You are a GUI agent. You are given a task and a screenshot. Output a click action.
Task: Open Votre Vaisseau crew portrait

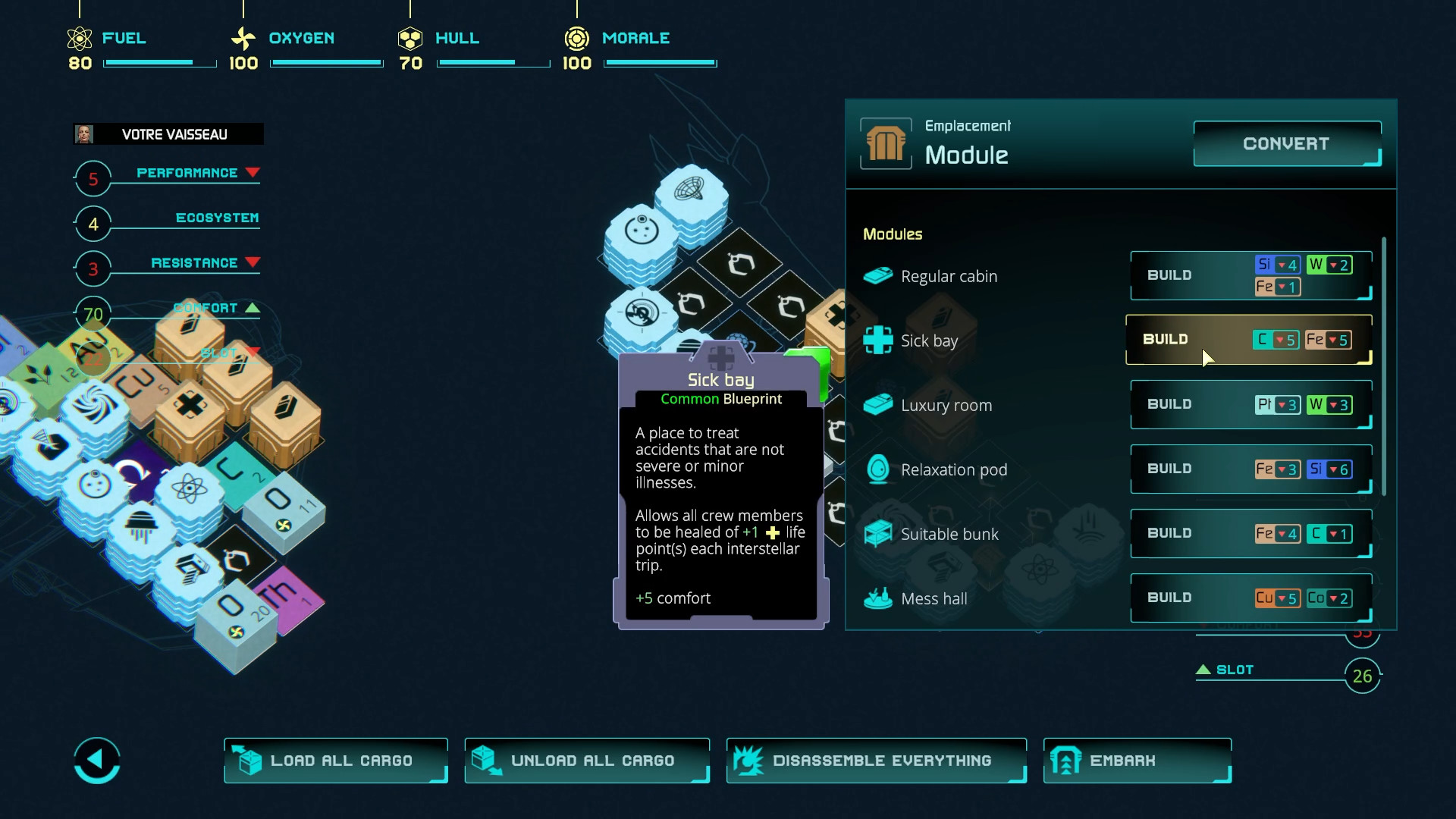(85, 134)
